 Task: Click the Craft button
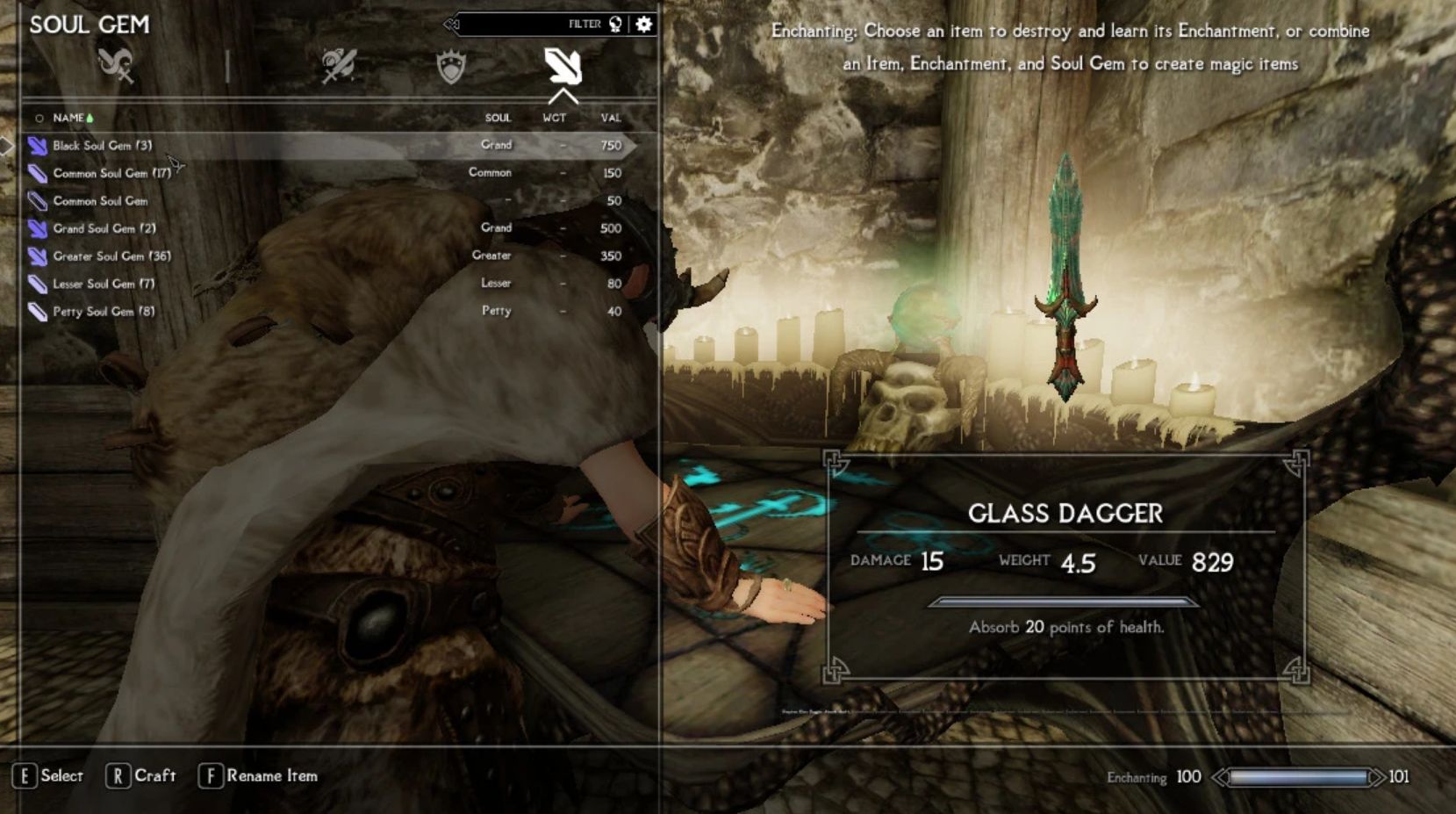141,776
